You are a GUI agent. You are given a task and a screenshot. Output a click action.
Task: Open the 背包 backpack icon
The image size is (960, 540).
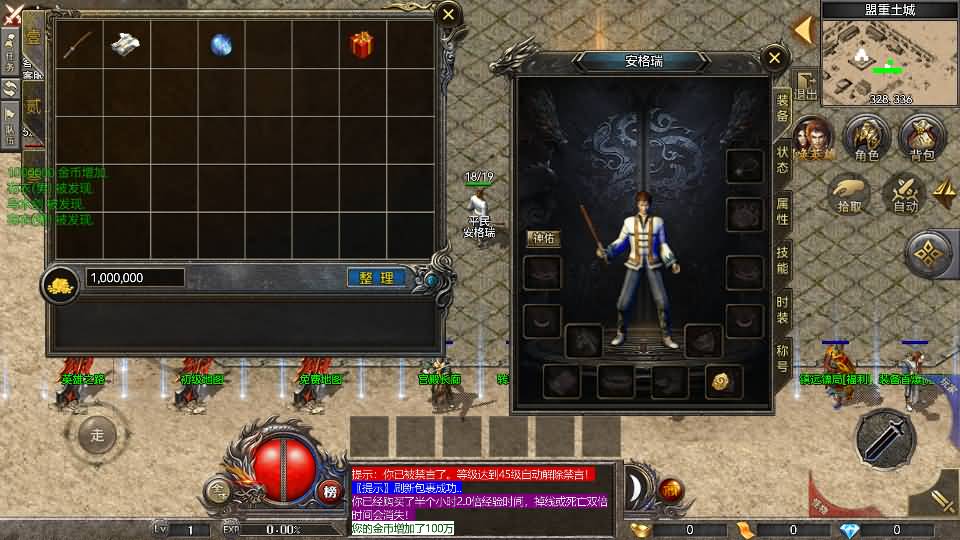921,139
